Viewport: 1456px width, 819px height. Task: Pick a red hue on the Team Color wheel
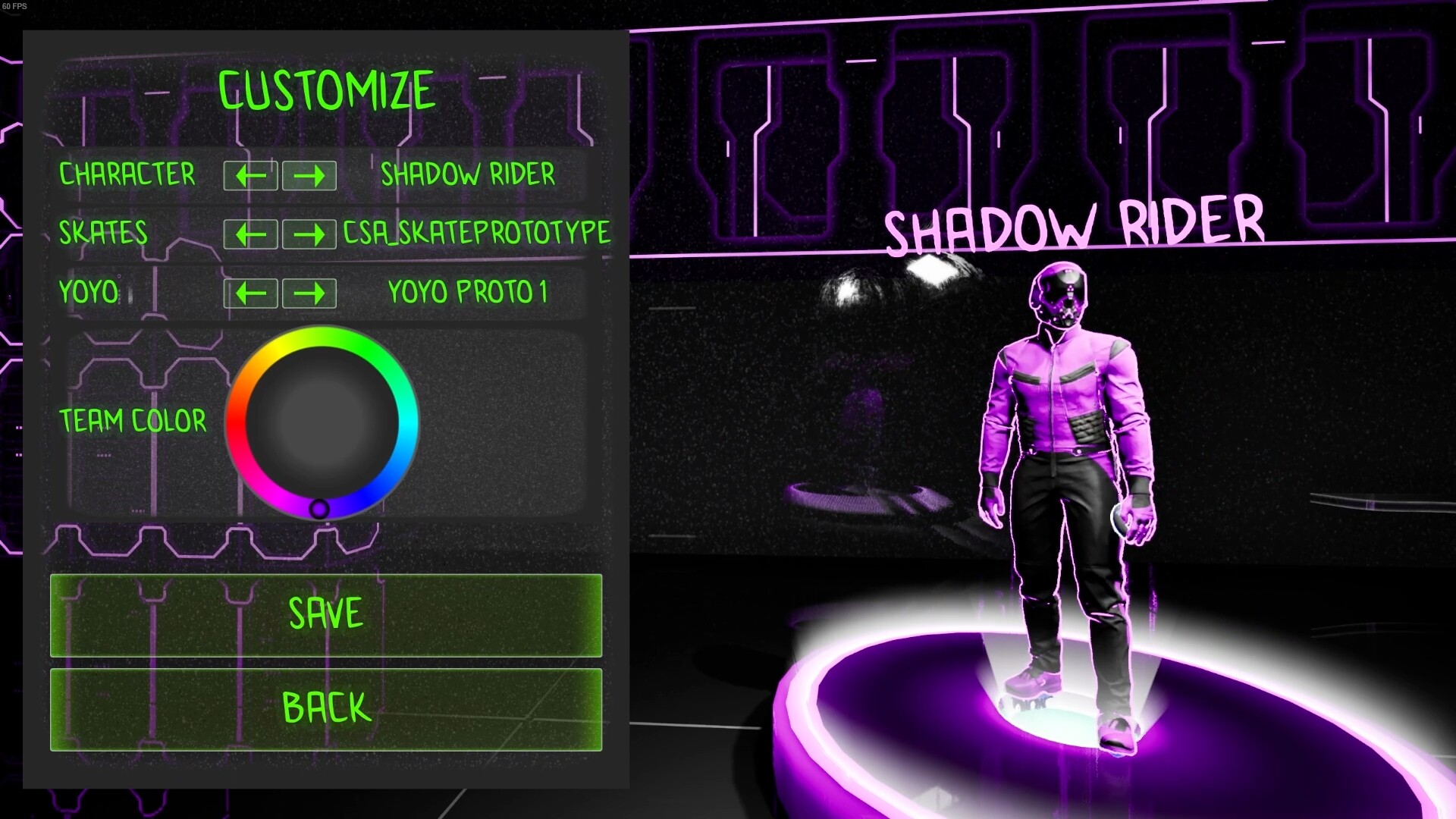pos(236,421)
